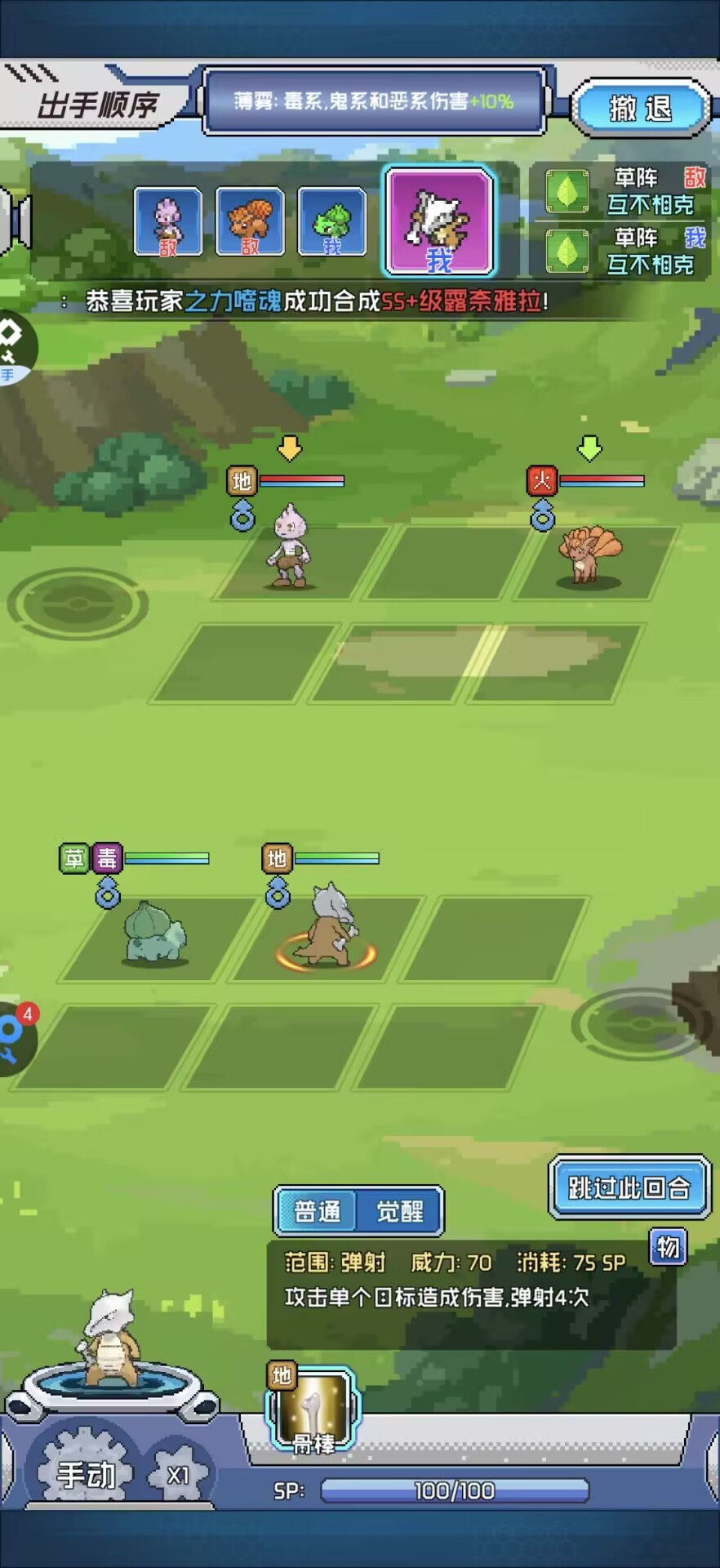Change the X1 battle speed
The height and width of the screenshot is (1568, 720).
click(x=179, y=1475)
